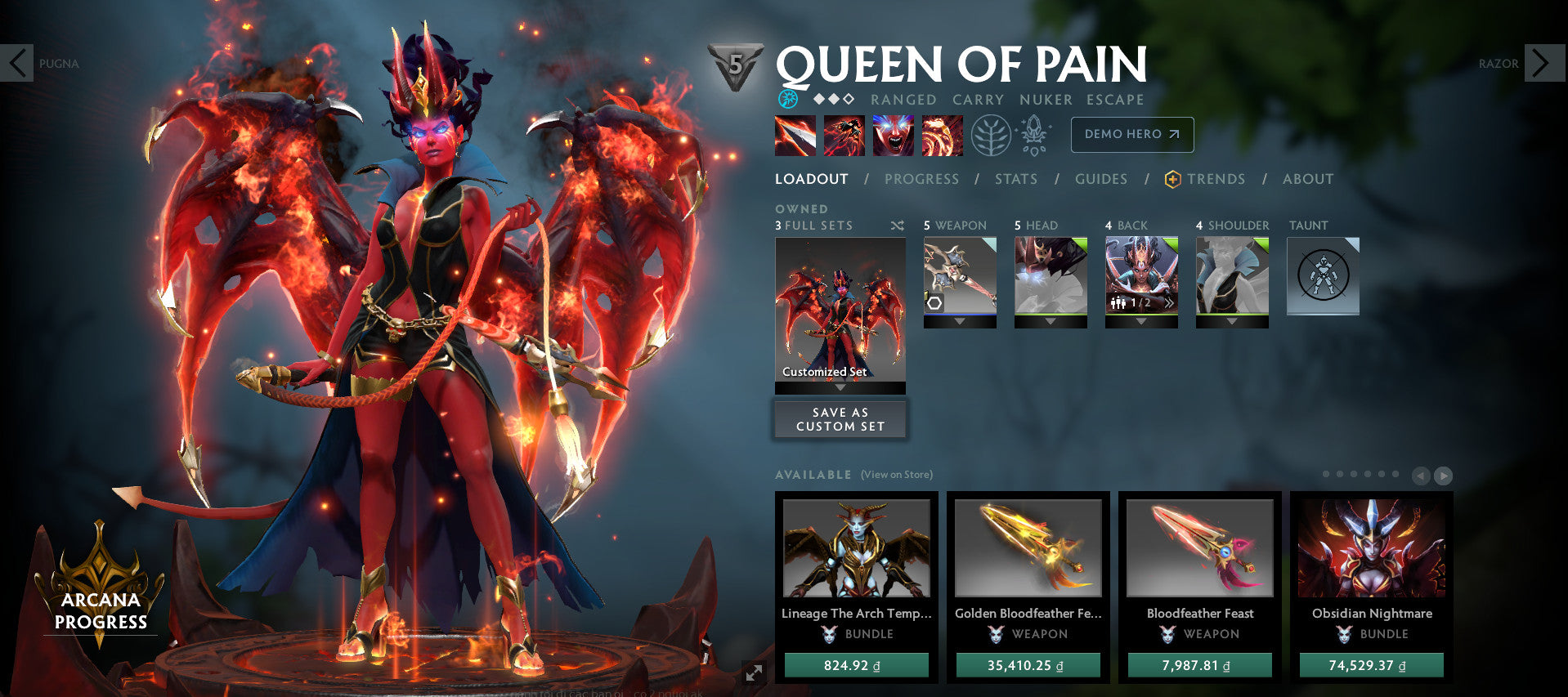1568x697 pixels.
Task: Open the View on Store link
Action: 896,474
